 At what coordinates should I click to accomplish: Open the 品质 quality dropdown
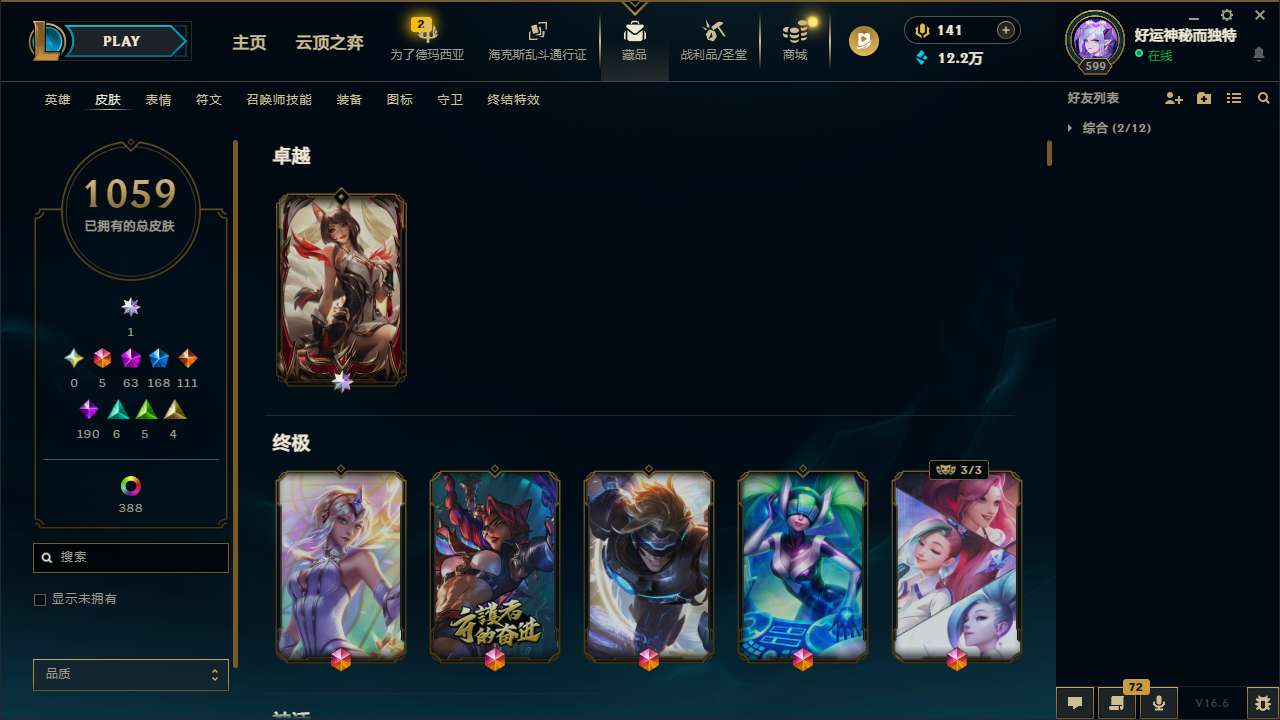pos(130,674)
